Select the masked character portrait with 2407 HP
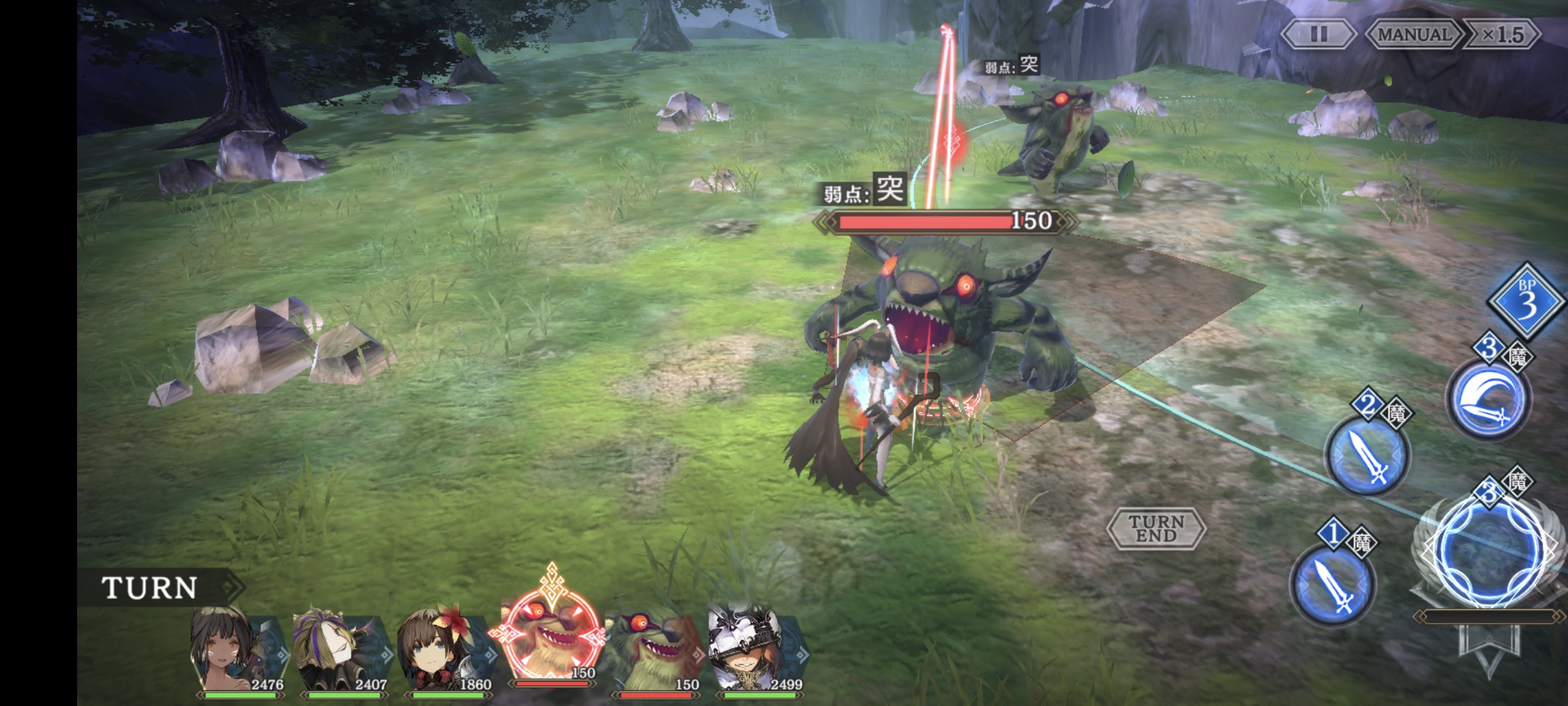Screen dimensions: 1568x706 point(341,650)
